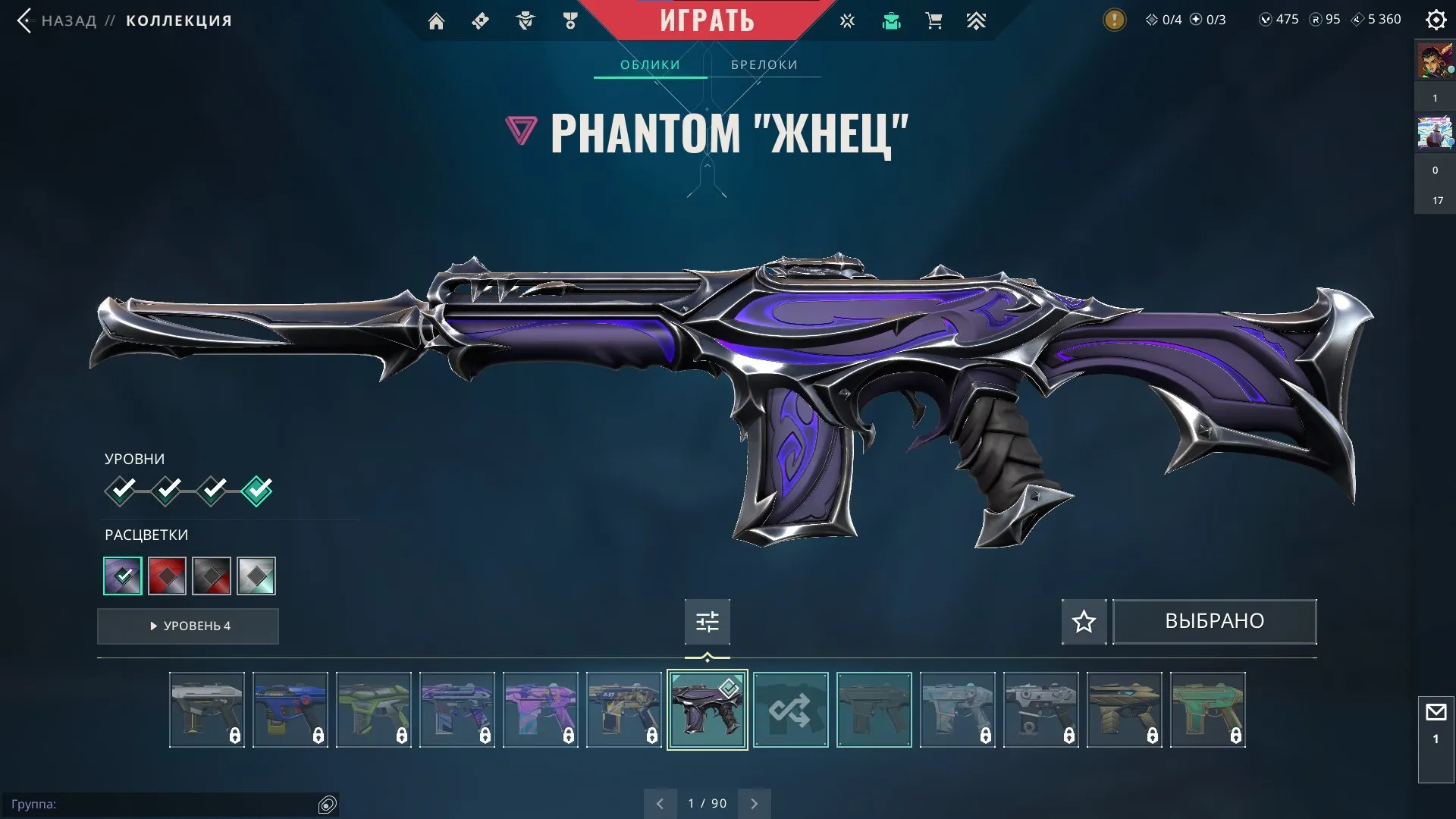This screenshot has height=819, width=1456.
Task: Open the skin variant filter icon
Action: [x=707, y=621]
